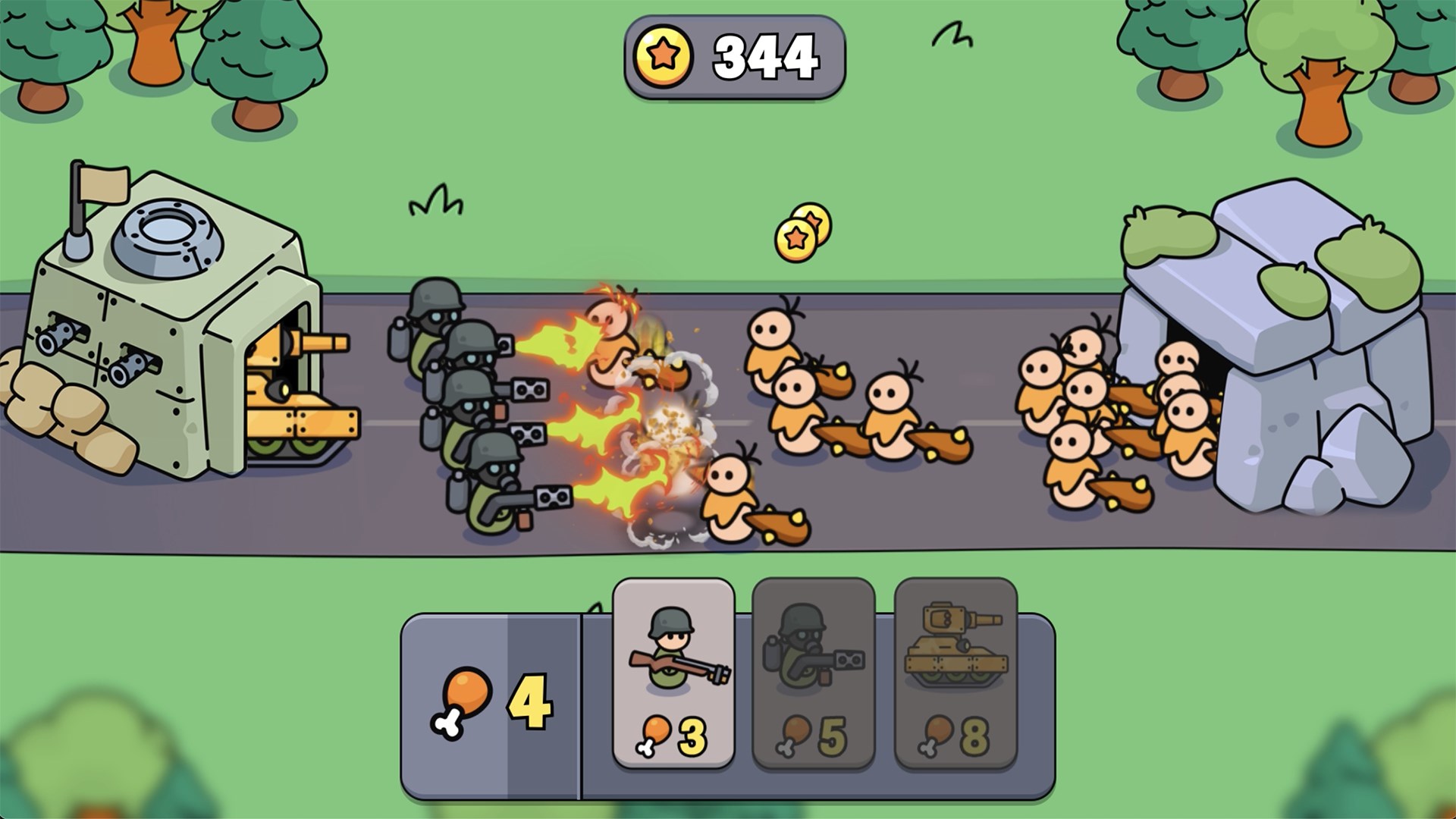This screenshot has height=819, width=1456.
Task: Tap an orange enemy carrying a club
Action: [x=796, y=402]
